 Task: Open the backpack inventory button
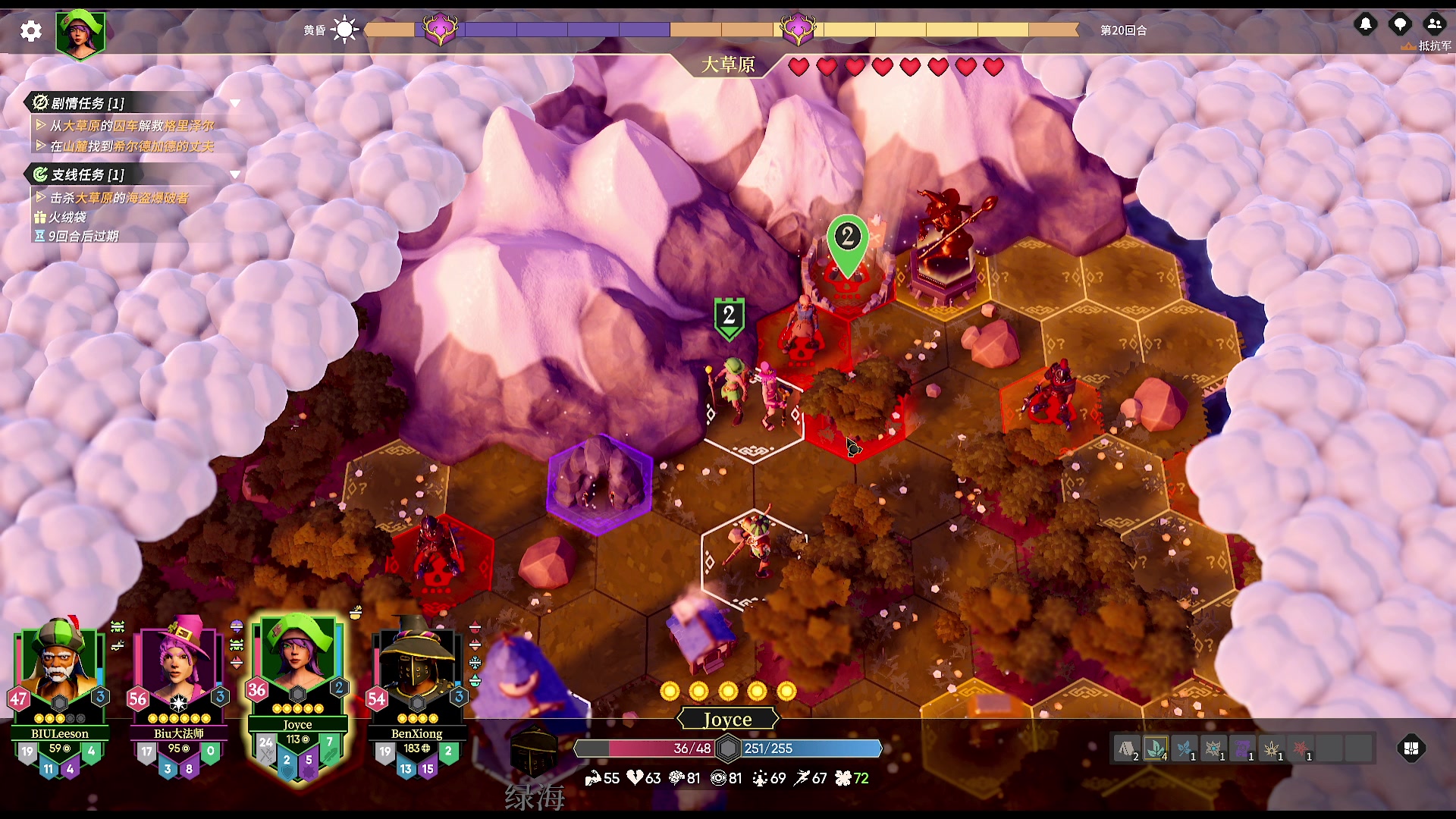[x=1411, y=748]
